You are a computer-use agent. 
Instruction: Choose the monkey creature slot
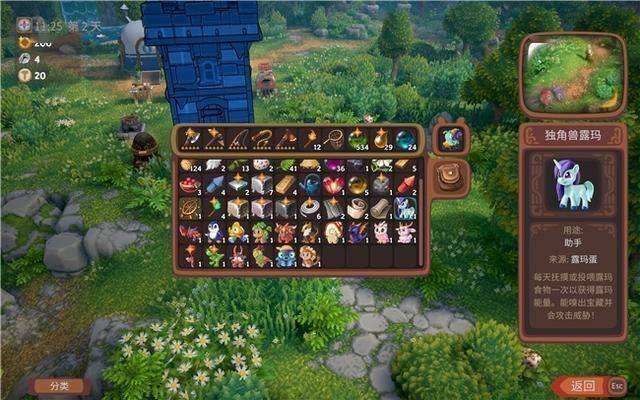tap(309, 256)
